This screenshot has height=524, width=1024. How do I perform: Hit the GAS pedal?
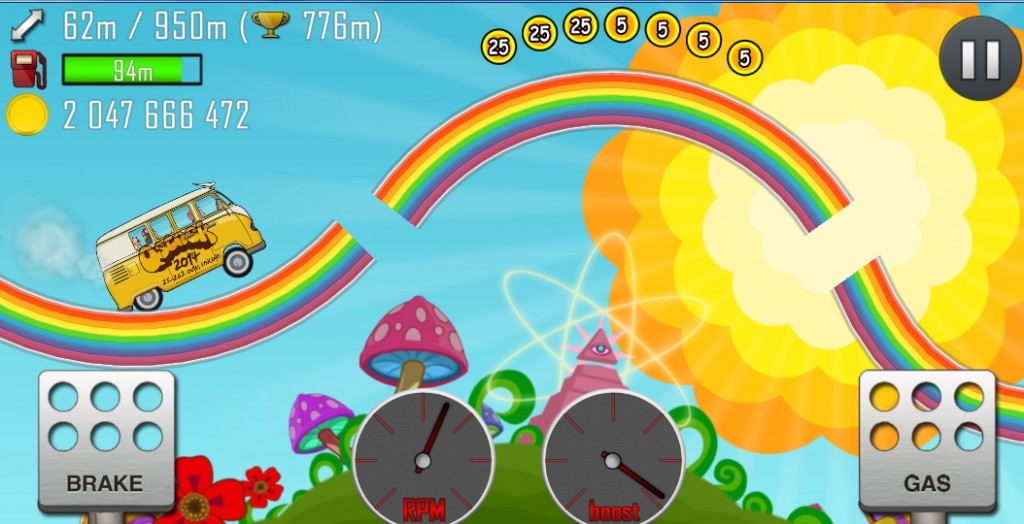927,440
